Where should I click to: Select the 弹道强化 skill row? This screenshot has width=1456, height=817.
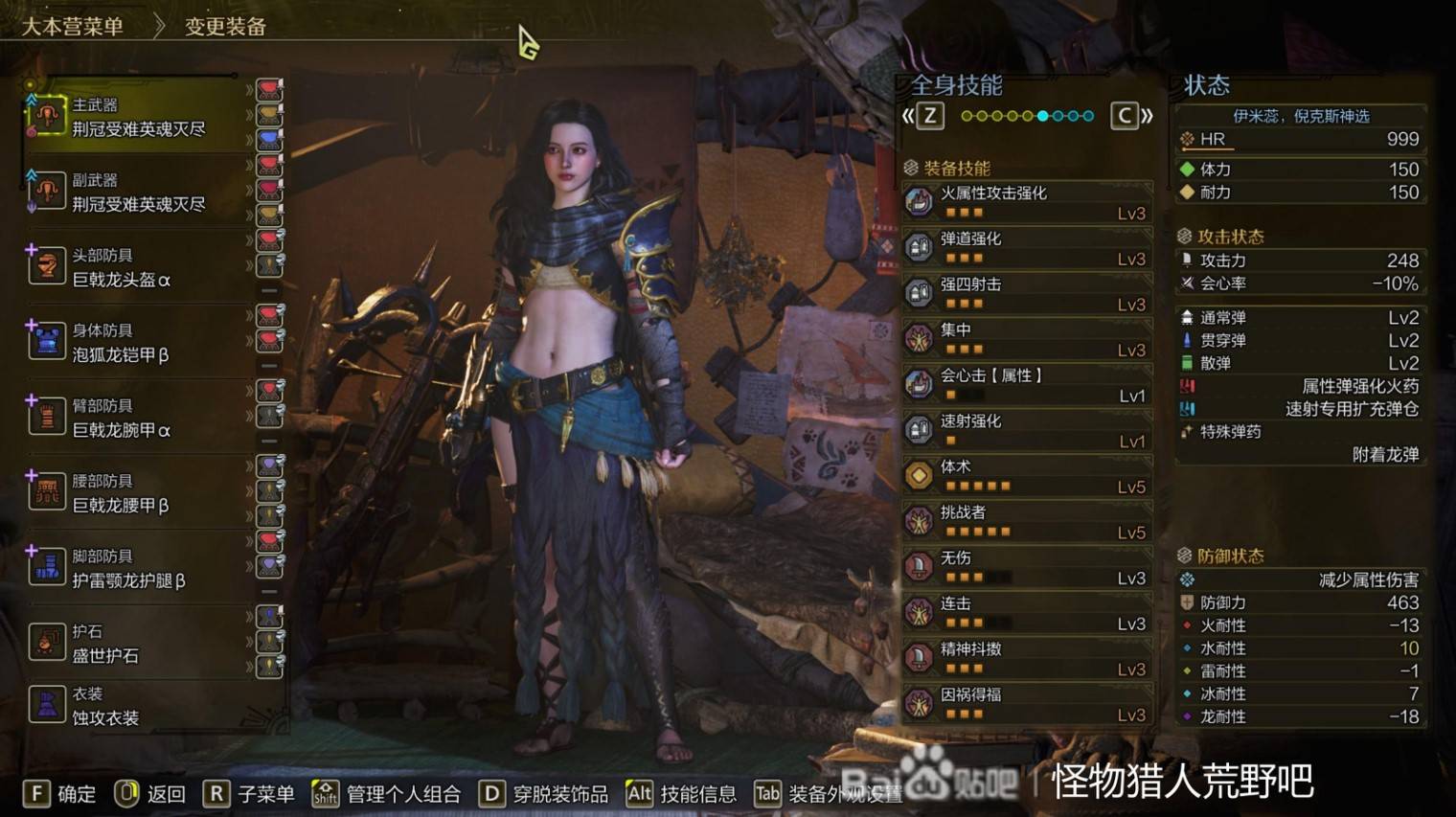(1026, 248)
